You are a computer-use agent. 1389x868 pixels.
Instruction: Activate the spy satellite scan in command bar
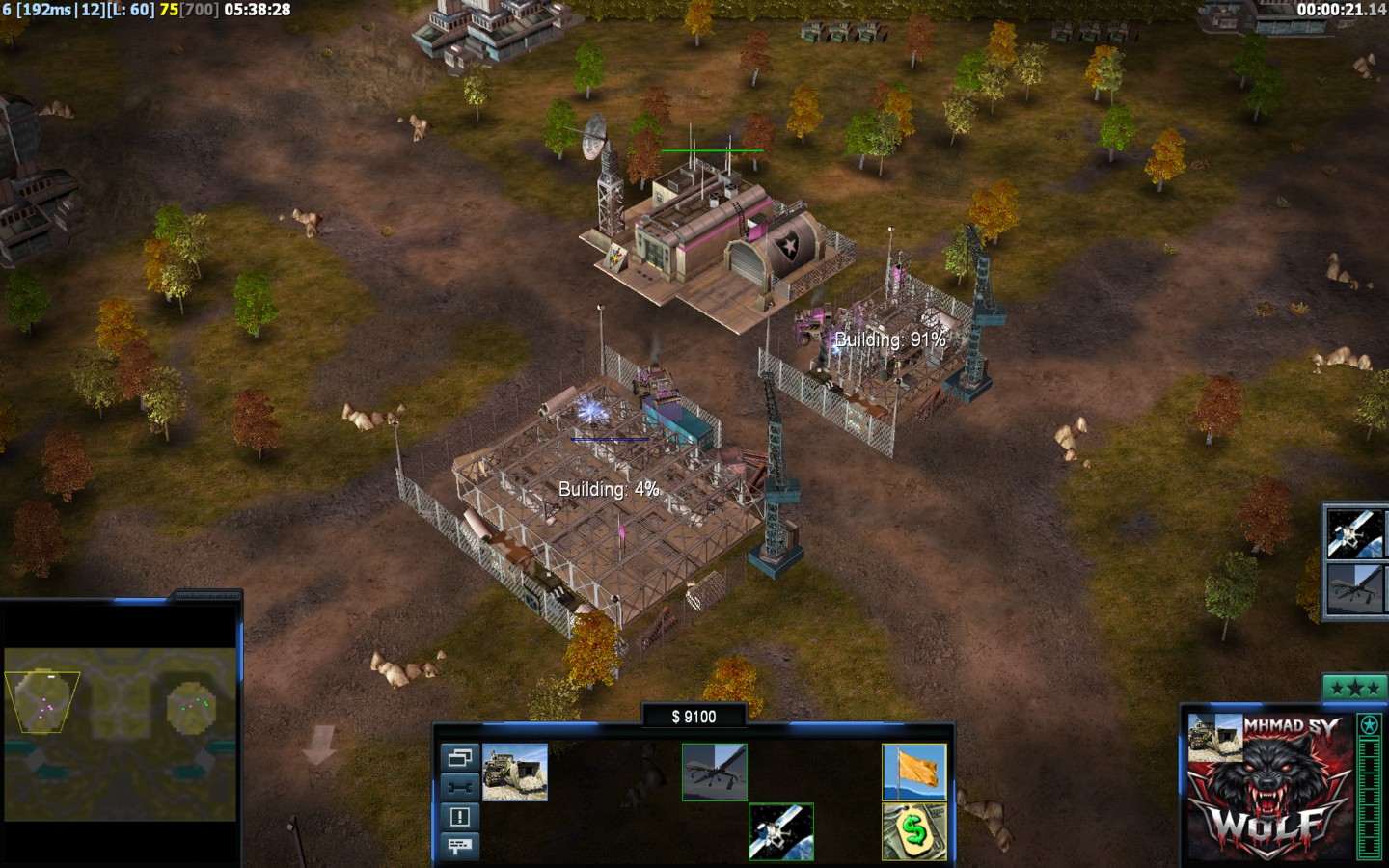(x=781, y=831)
